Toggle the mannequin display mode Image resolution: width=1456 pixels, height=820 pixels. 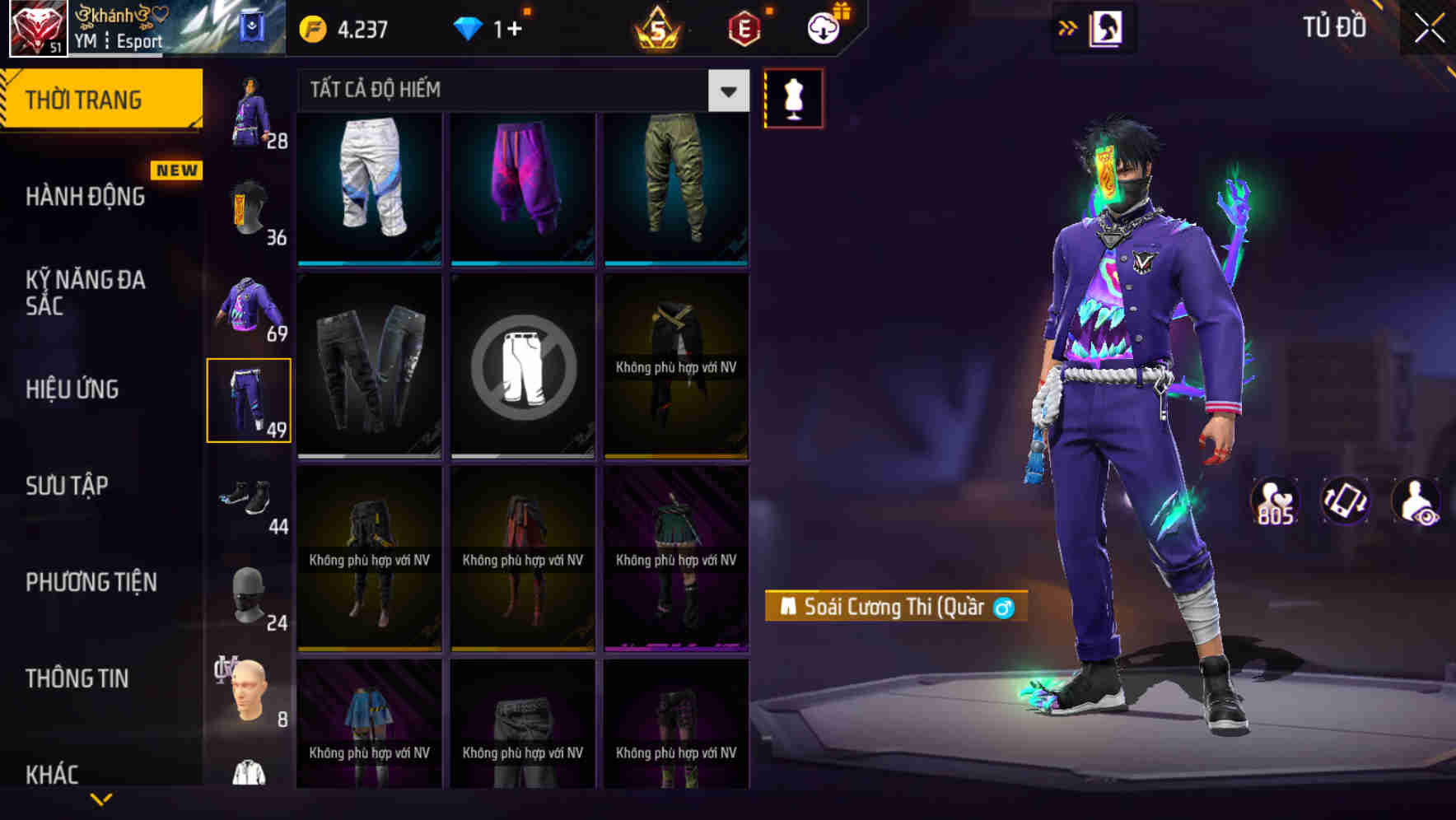[792, 97]
